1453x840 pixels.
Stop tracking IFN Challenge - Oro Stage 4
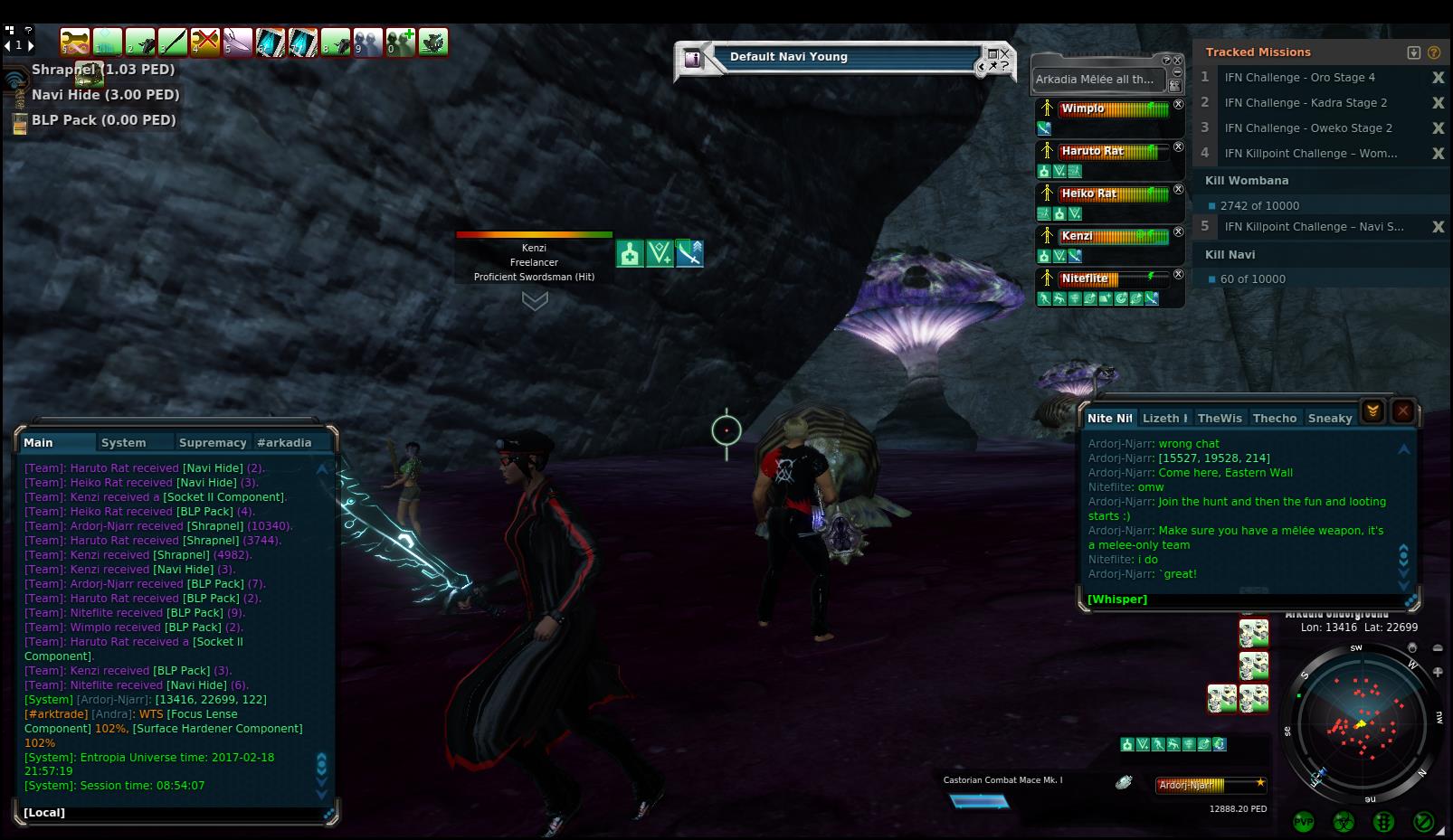1438,78
